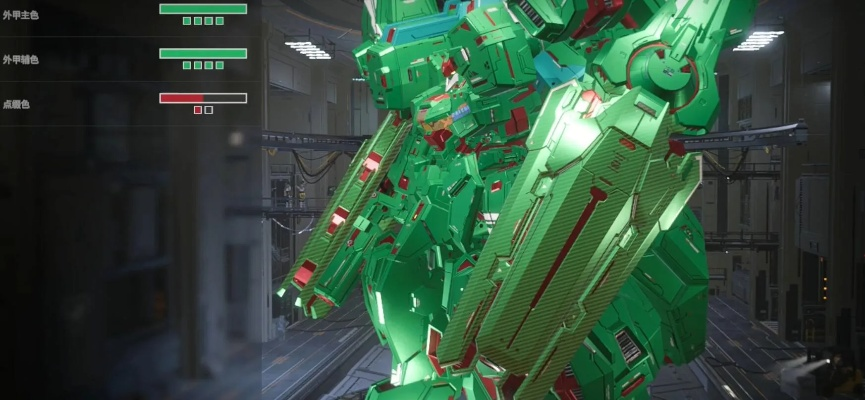
Task: Open the 外甲辅色 row label
Action: (x=20, y=60)
